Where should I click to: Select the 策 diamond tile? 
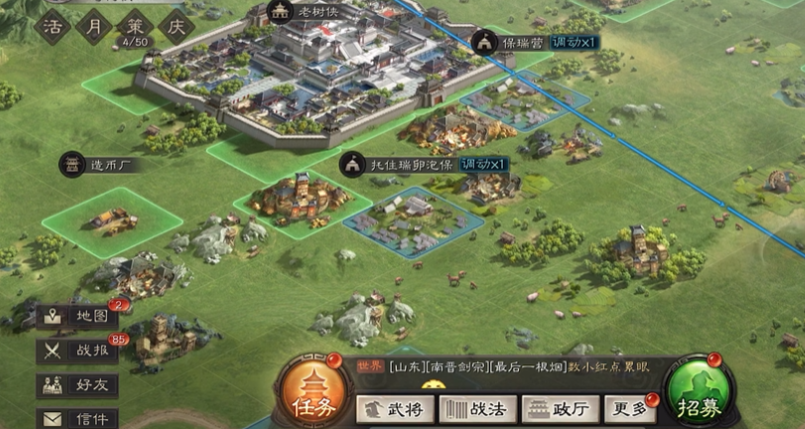tap(133, 25)
